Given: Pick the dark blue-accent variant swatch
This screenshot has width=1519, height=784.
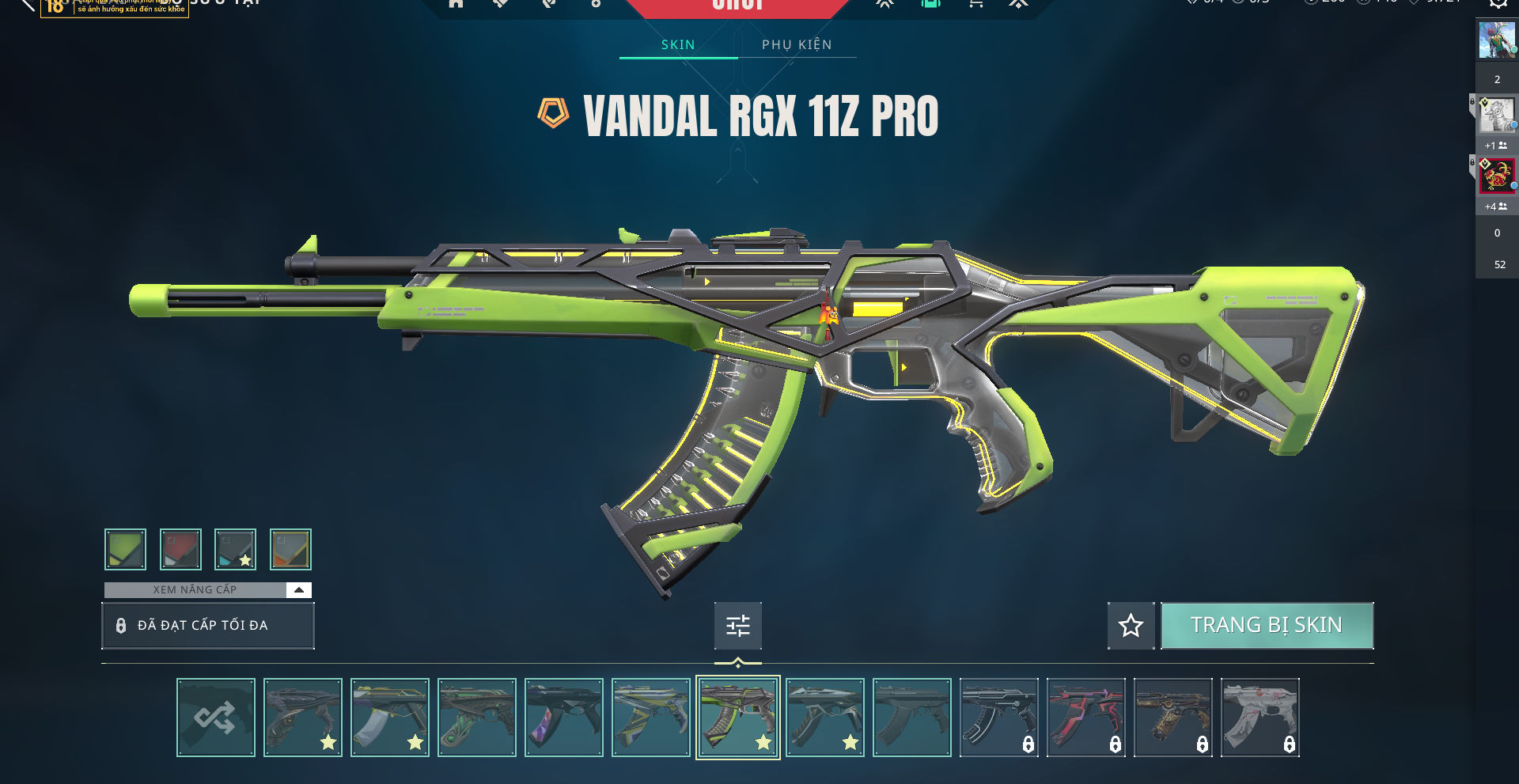Looking at the screenshot, I should coord(235,549).
